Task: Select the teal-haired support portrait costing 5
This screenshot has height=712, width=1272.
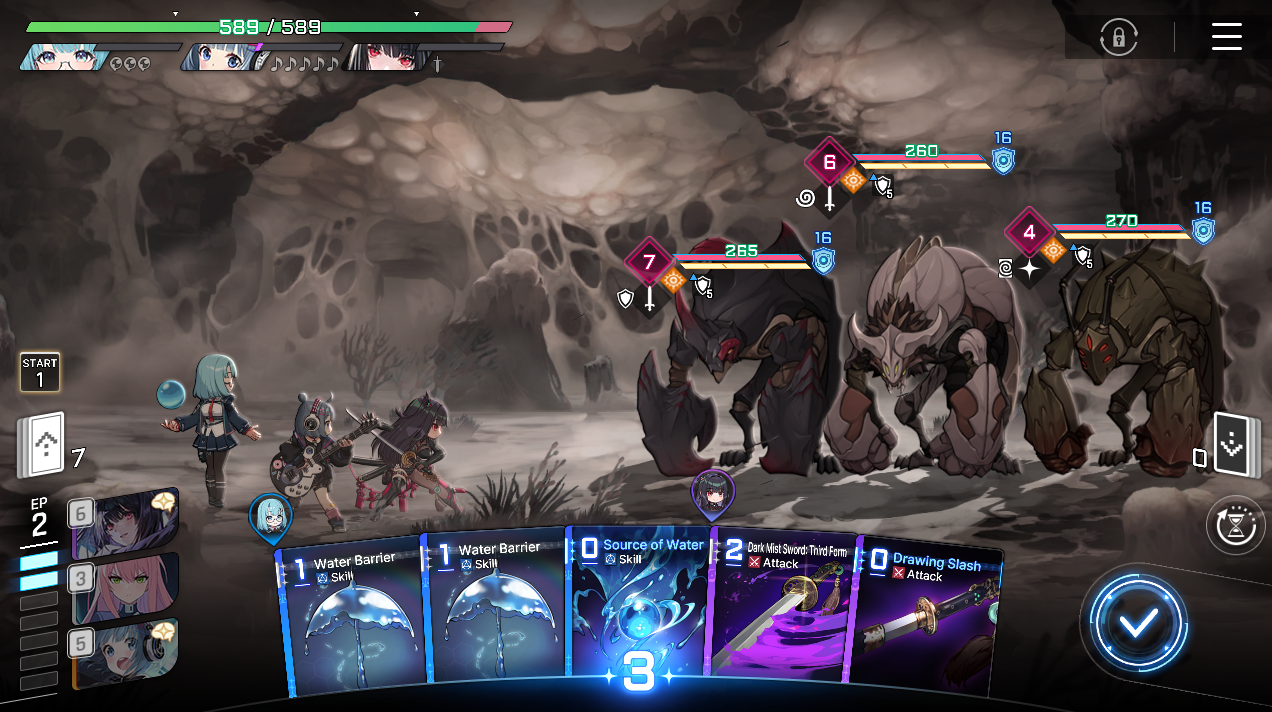Action: 125,653
